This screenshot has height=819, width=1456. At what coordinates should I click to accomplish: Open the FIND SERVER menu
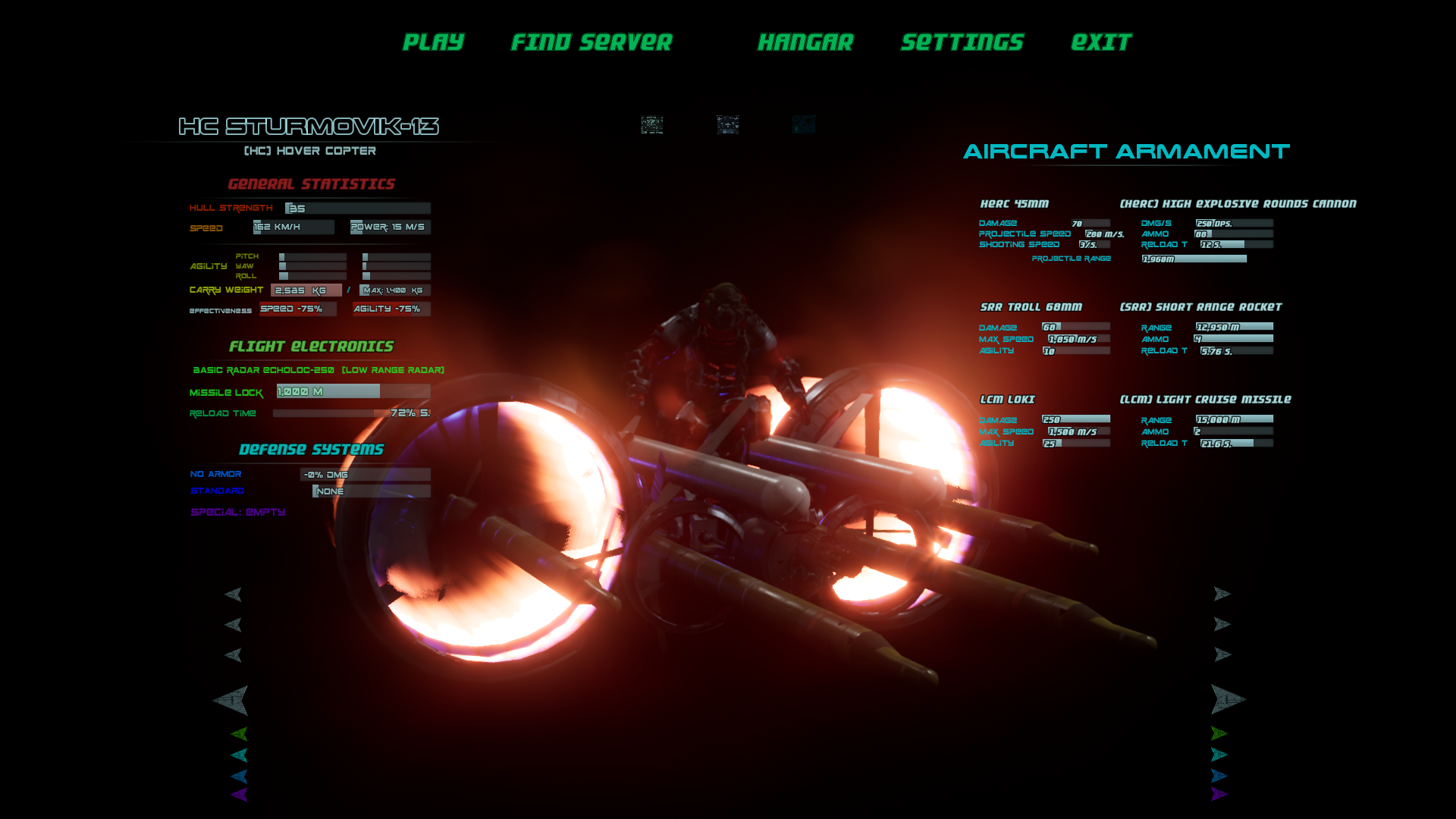[591, 42]
